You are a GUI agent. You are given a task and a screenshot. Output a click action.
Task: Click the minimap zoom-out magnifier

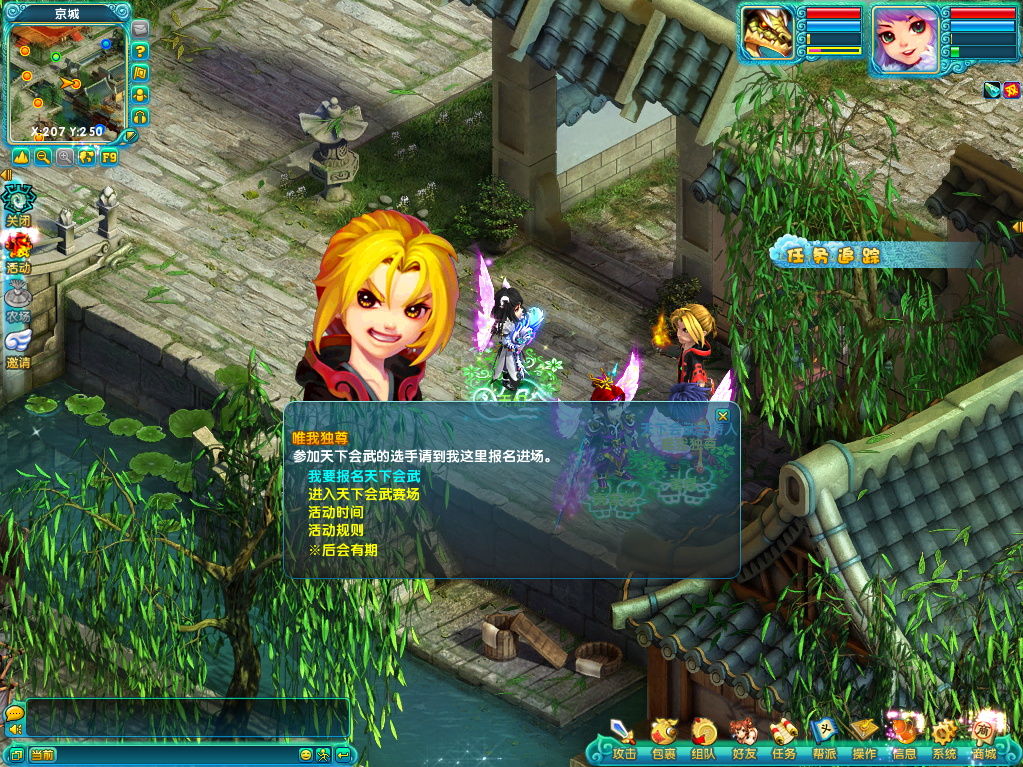click(43, 157)
